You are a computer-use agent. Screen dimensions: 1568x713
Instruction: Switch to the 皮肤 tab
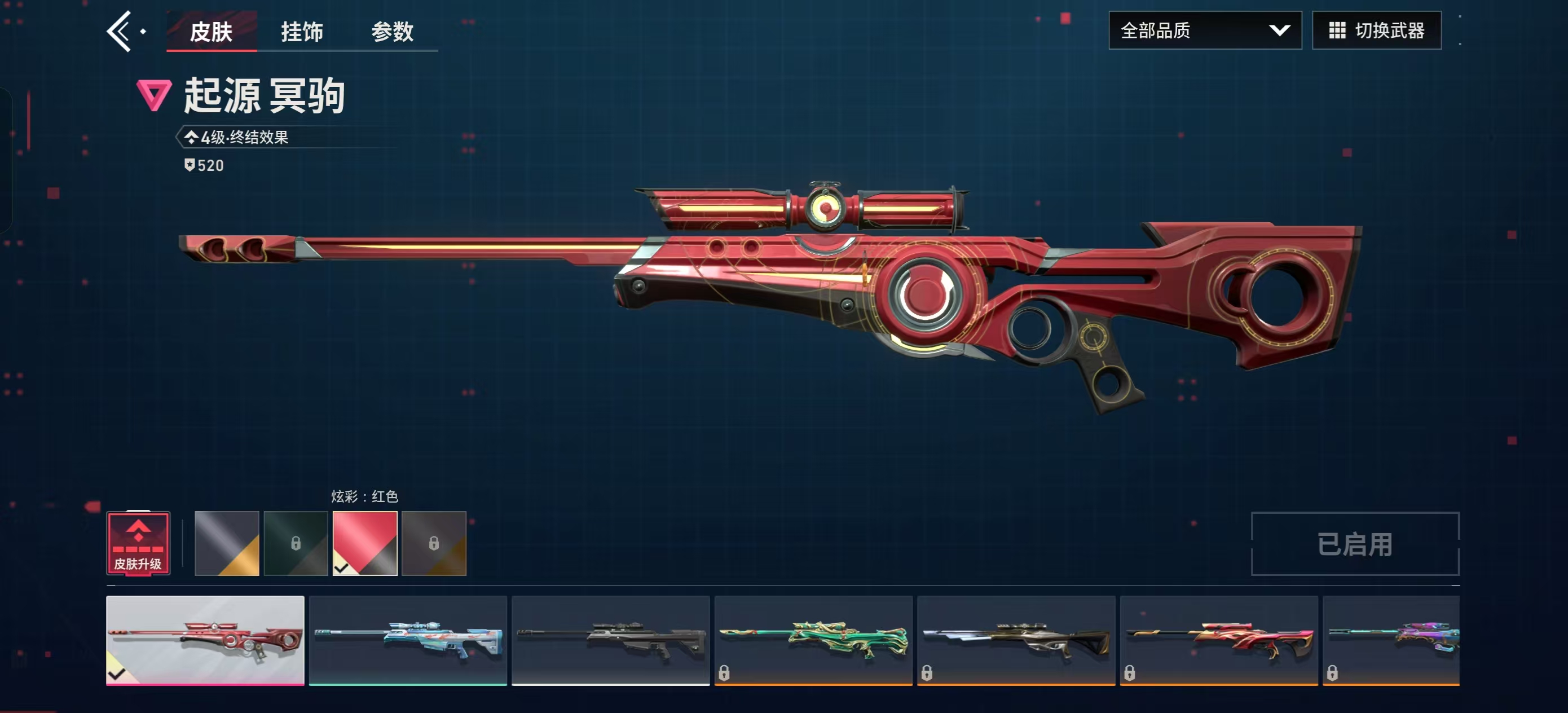point(210,32)
